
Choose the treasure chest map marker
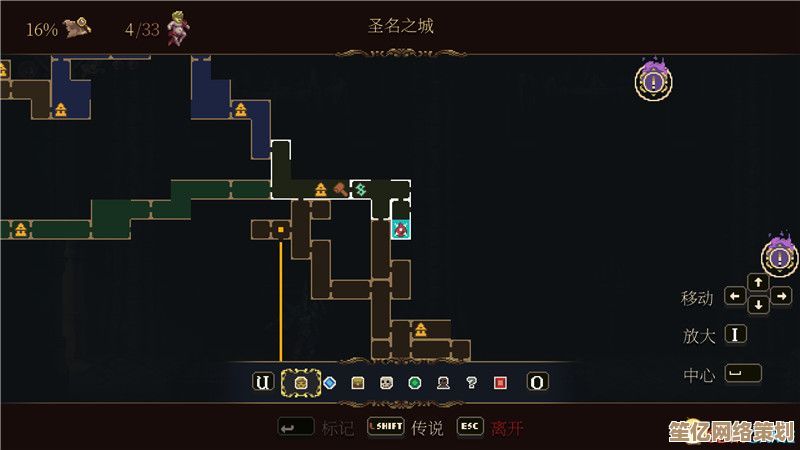(x=357, y=382)
